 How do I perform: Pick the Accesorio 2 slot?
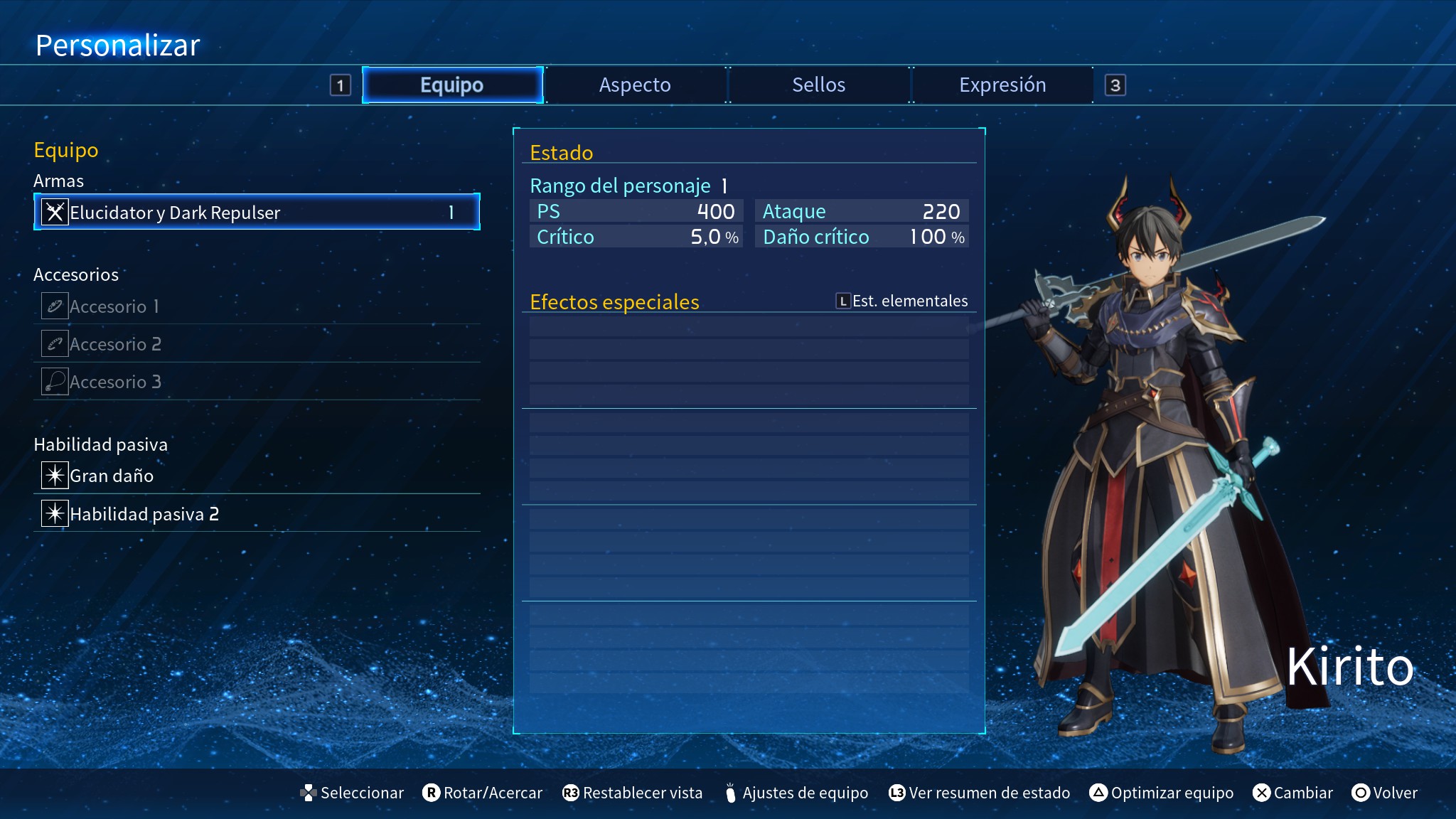coord(257,344)
